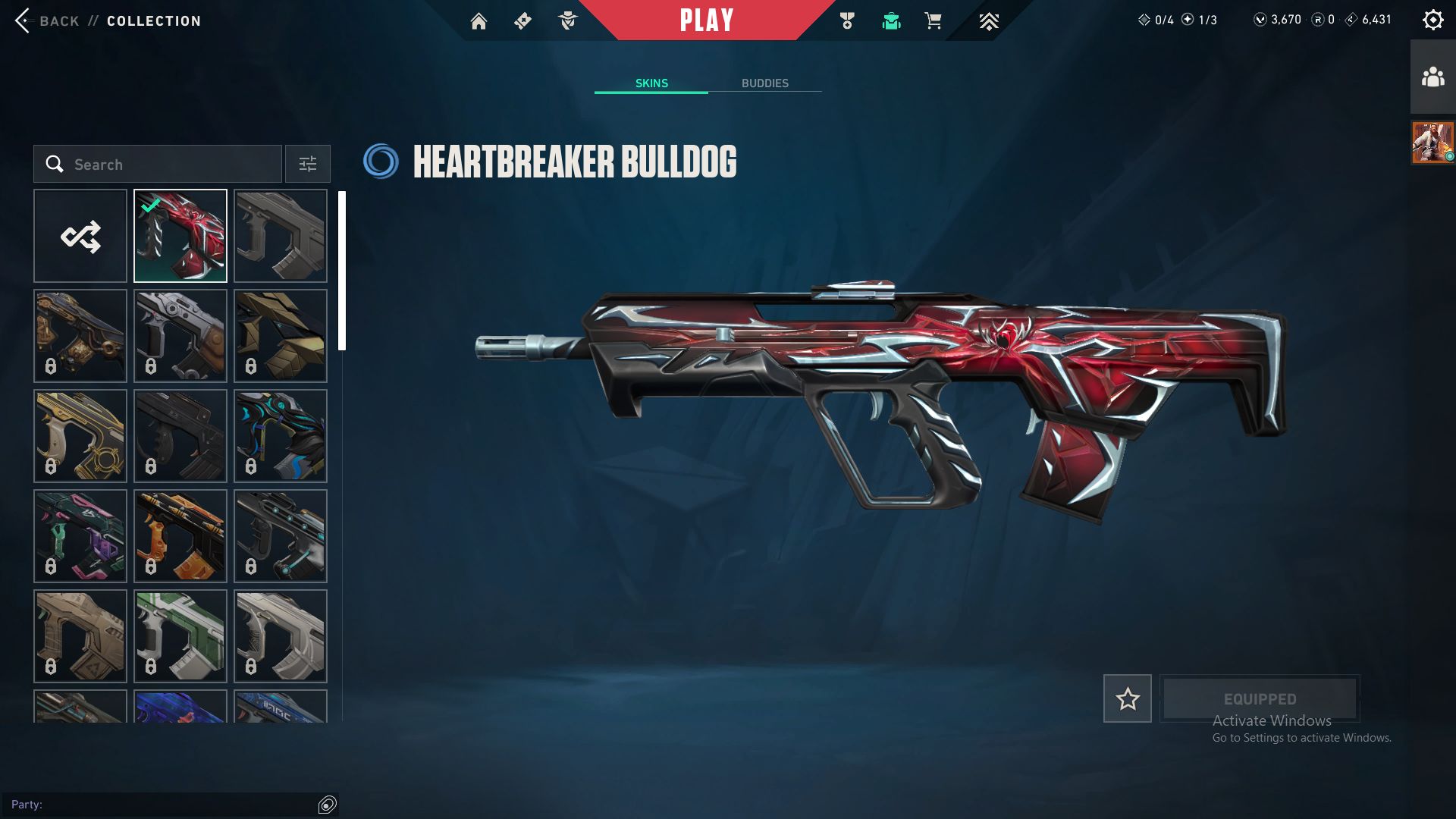Select the default grey Bulldog skin
1456x819 pixels.
pos(281,237)
